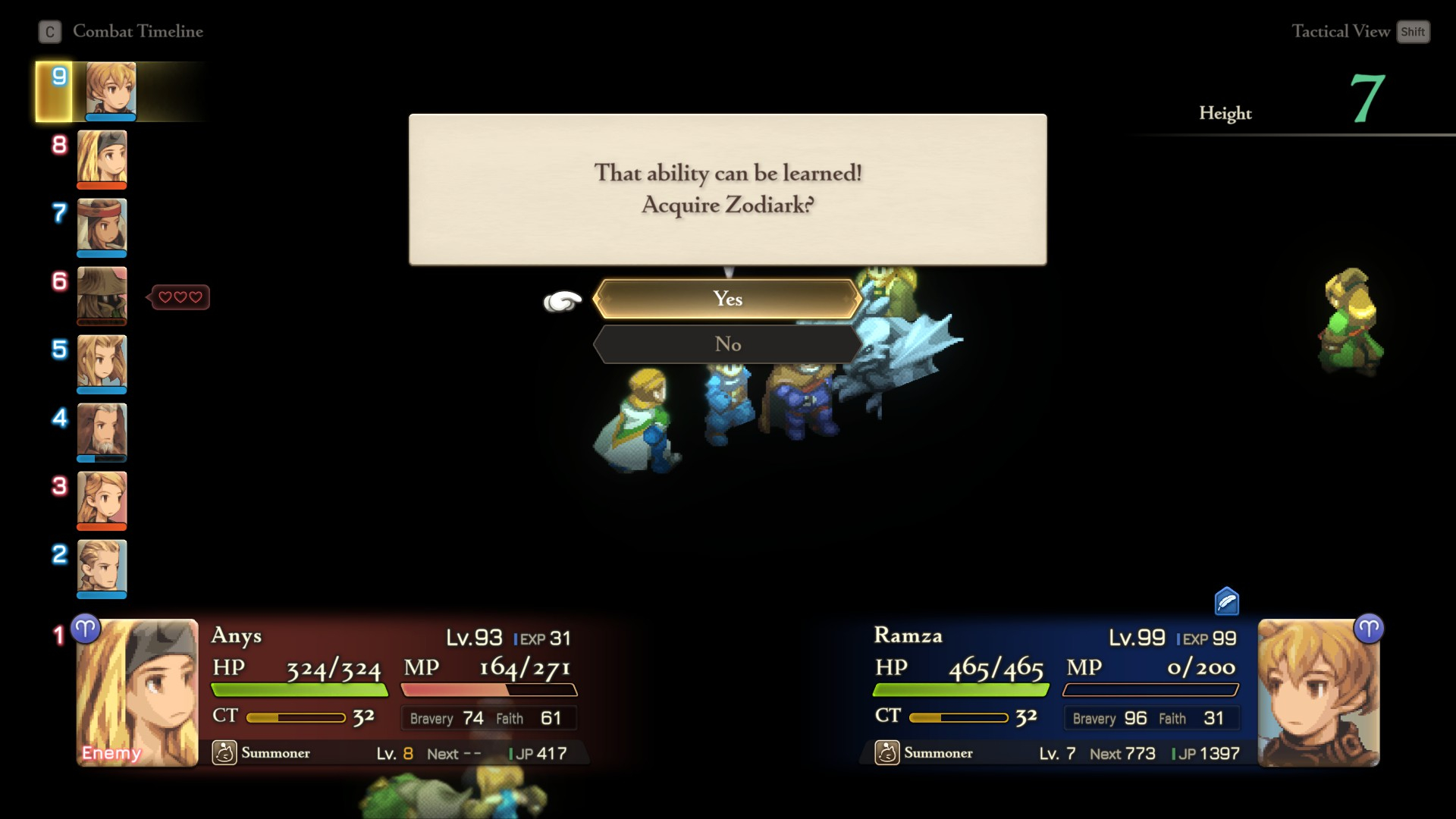
Task: Select turn 6 wide-hat unit portrait
Action: coord(102,295)
